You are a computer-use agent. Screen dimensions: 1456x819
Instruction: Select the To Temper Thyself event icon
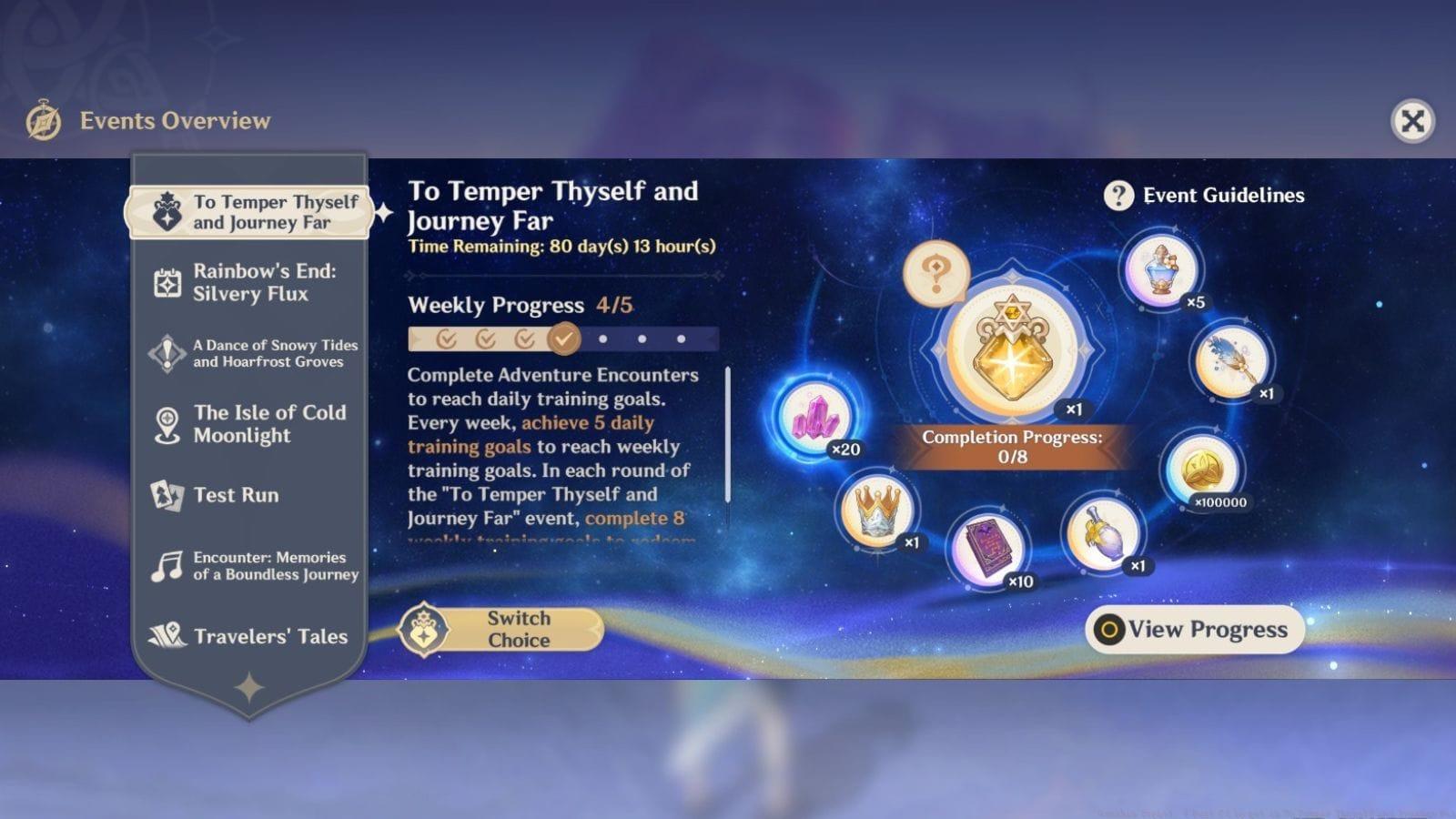pos(167,213)
